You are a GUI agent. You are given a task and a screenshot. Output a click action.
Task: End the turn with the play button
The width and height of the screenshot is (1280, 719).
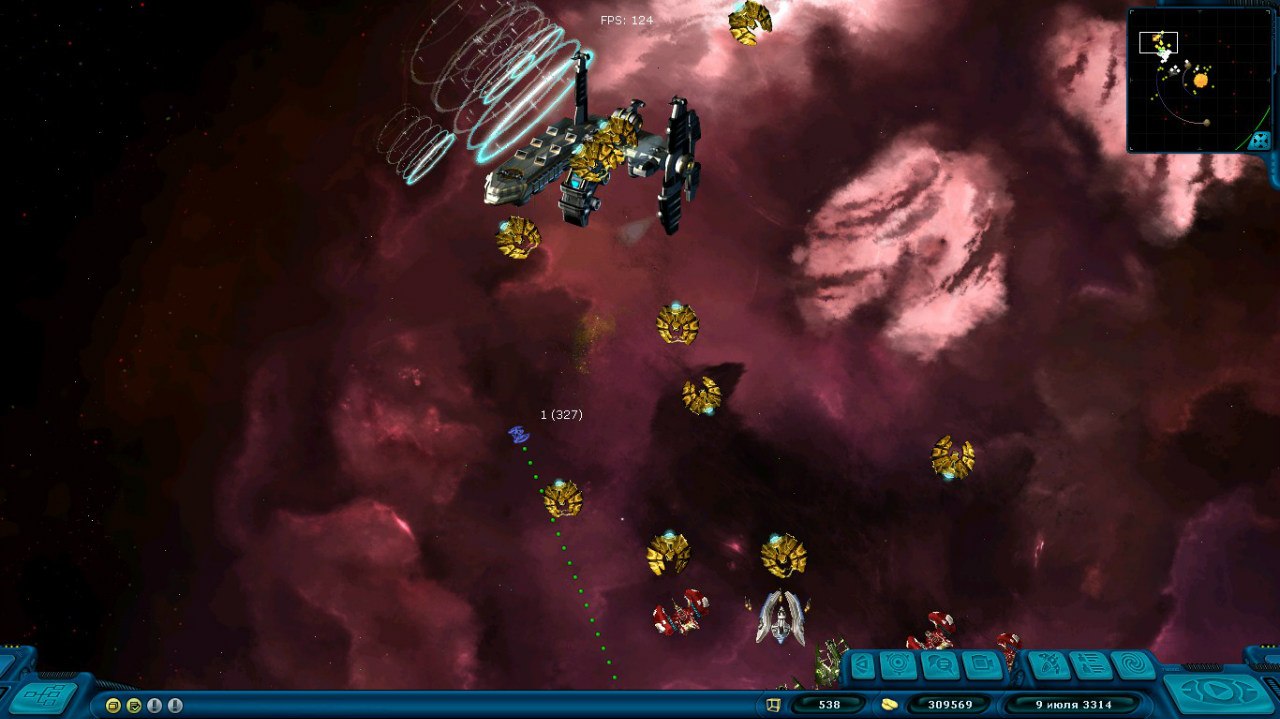[x=1219, y=691]
